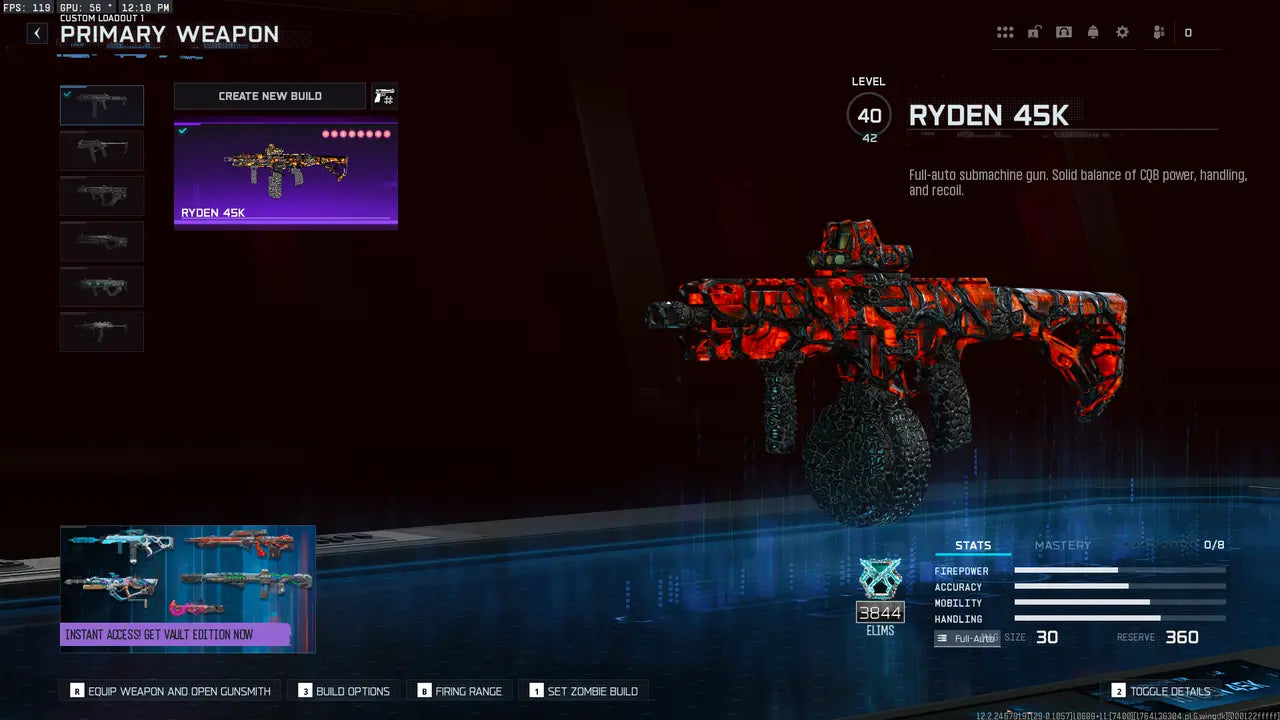1280x720 pixels.
Task: Click the blueprint browser icon beside Create New Build
Action: 385,96
